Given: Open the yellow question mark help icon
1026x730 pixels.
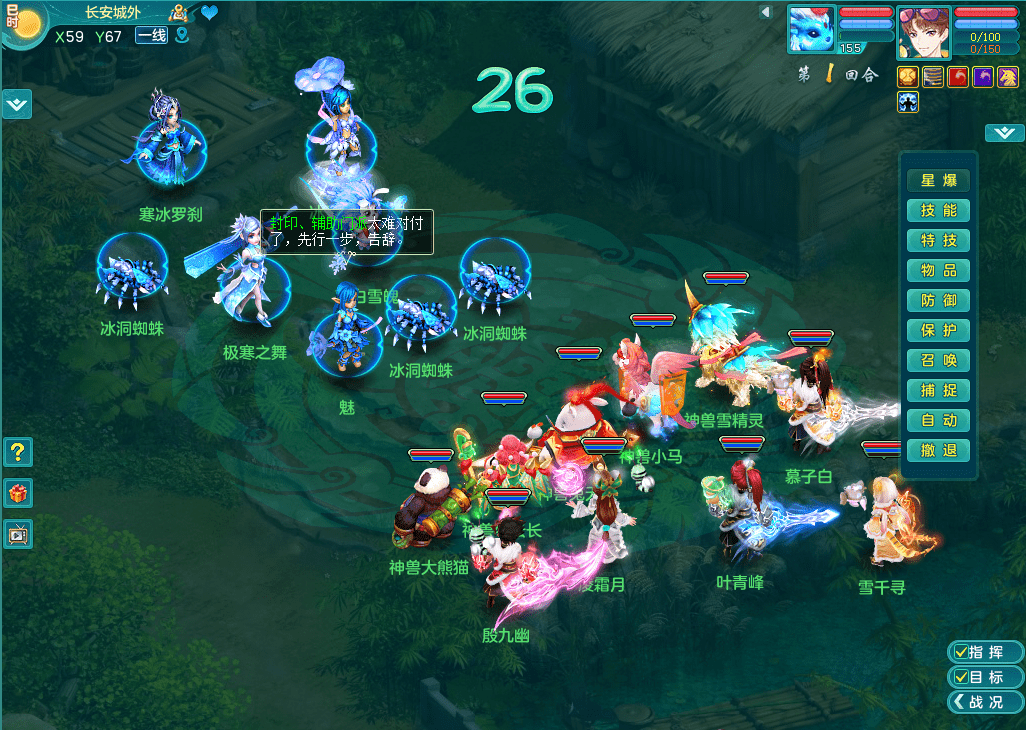Looking at the screenshot, I should pos(18,452).
